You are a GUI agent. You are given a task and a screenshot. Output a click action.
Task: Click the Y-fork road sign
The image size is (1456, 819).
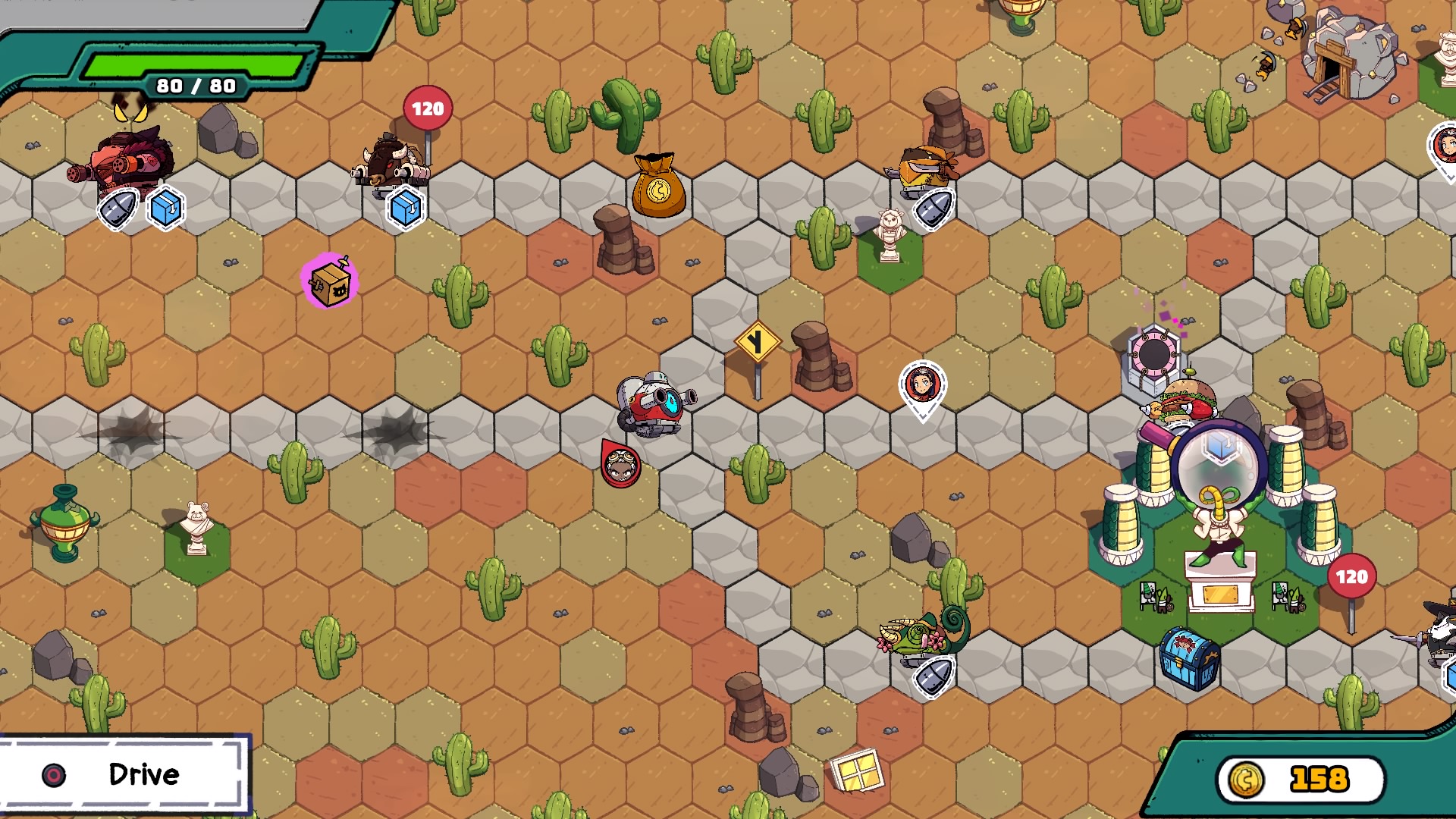[757, 343]
